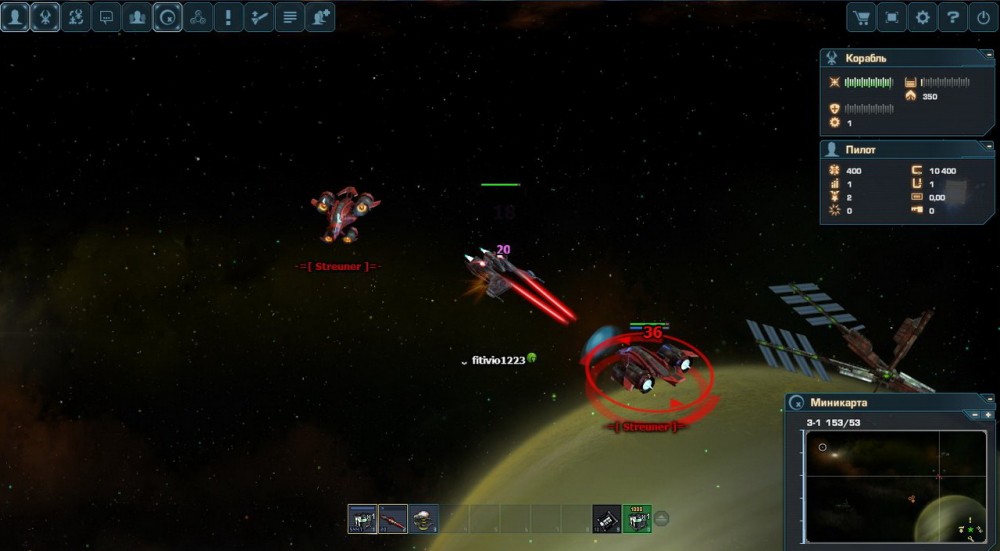Open the chat speech bubble window
Viewport: 1000px width, 551px height.
(x=107, y=17)
